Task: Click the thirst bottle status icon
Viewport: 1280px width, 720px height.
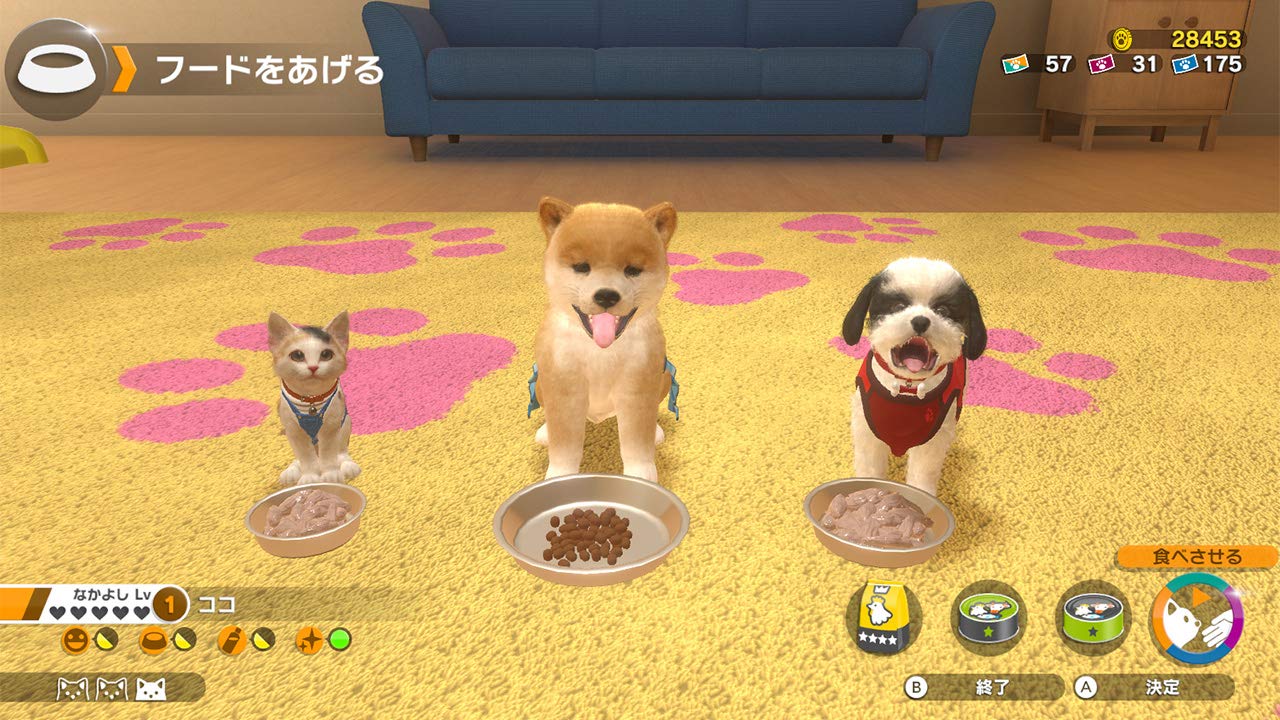Action: click(232, 639)
